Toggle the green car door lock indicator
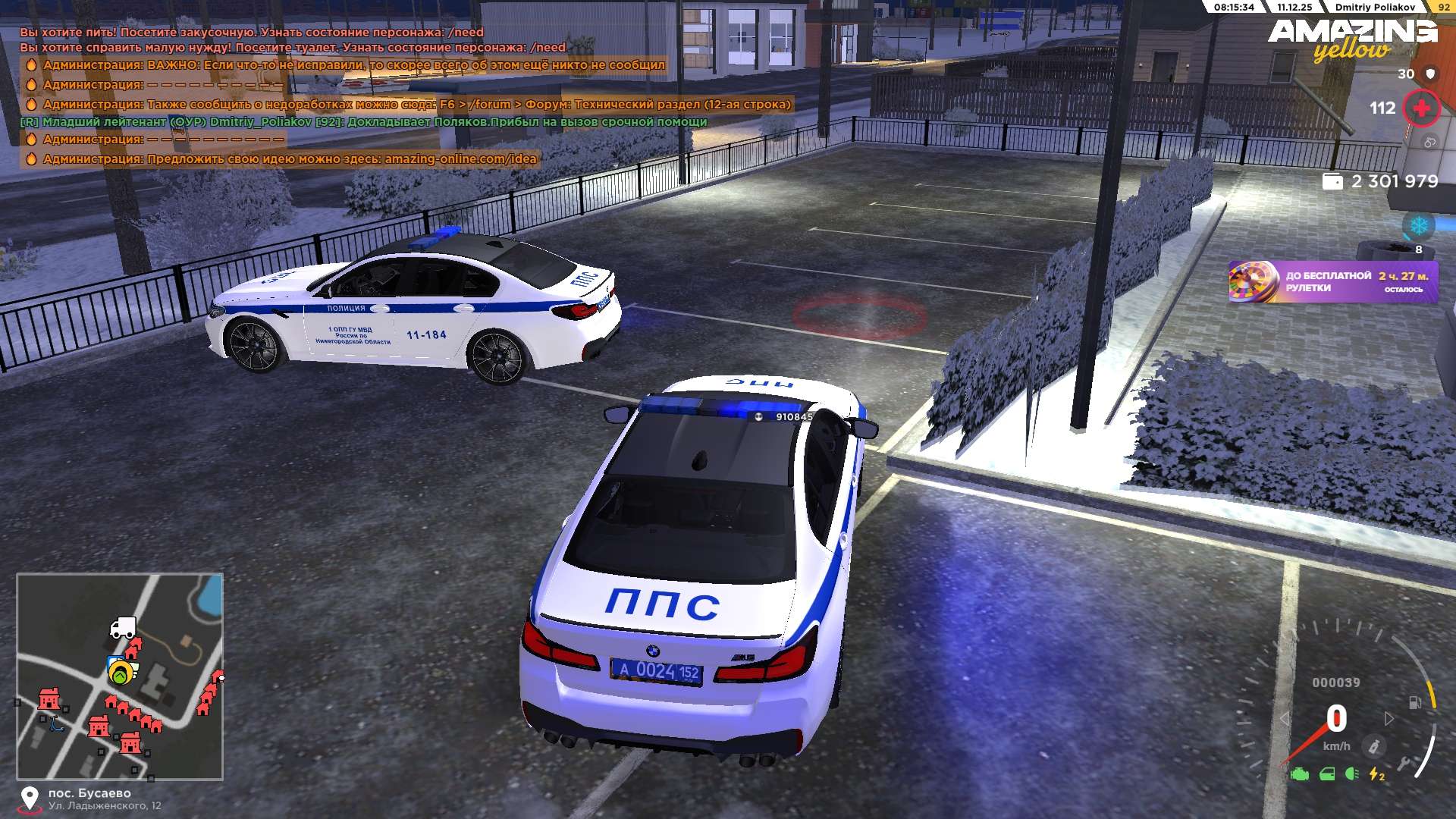Screen dimensions: 1456x819 [1327, 774]
